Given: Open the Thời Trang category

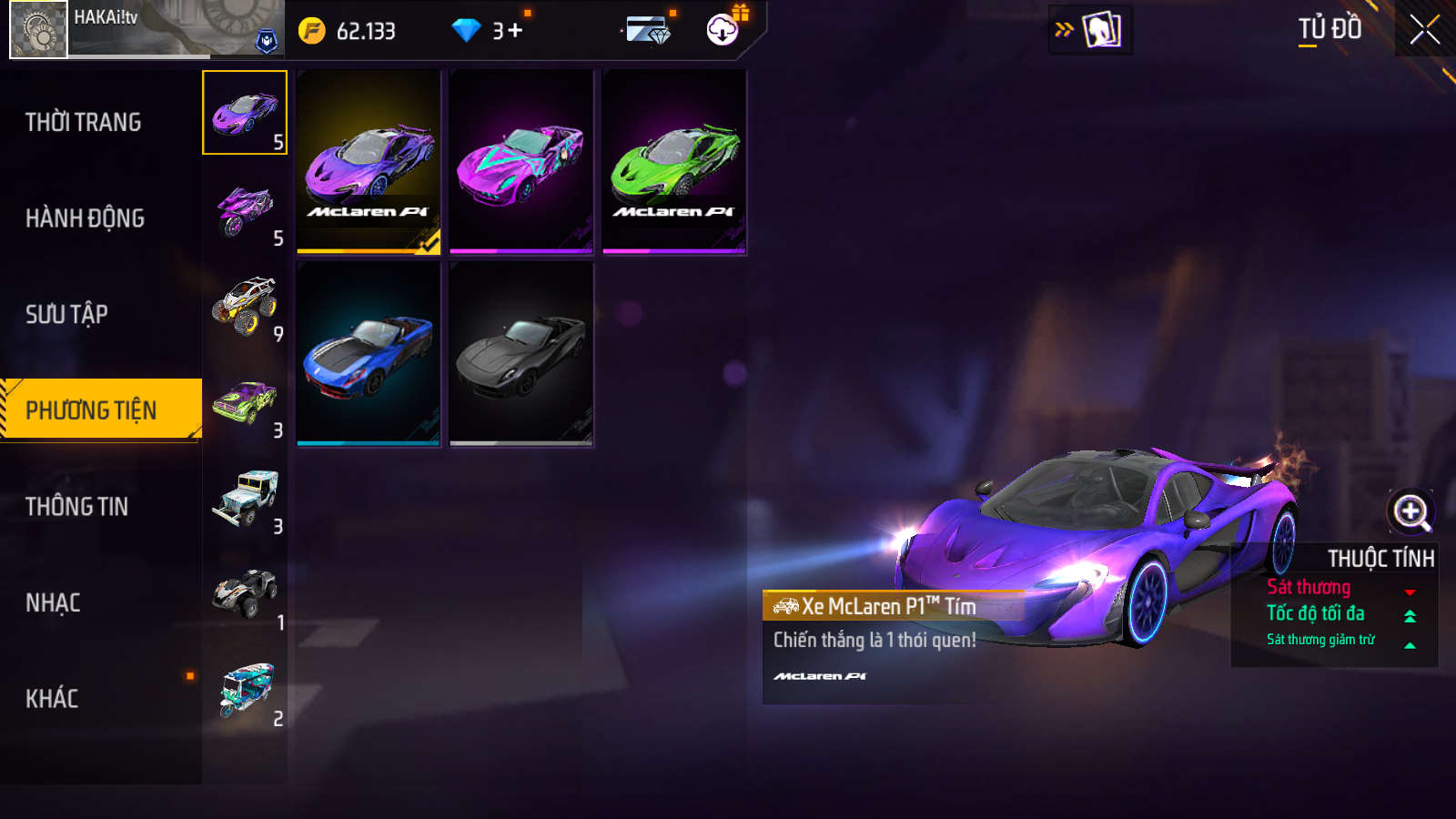Looking at the screenshot, I should [x=84, y=122].
